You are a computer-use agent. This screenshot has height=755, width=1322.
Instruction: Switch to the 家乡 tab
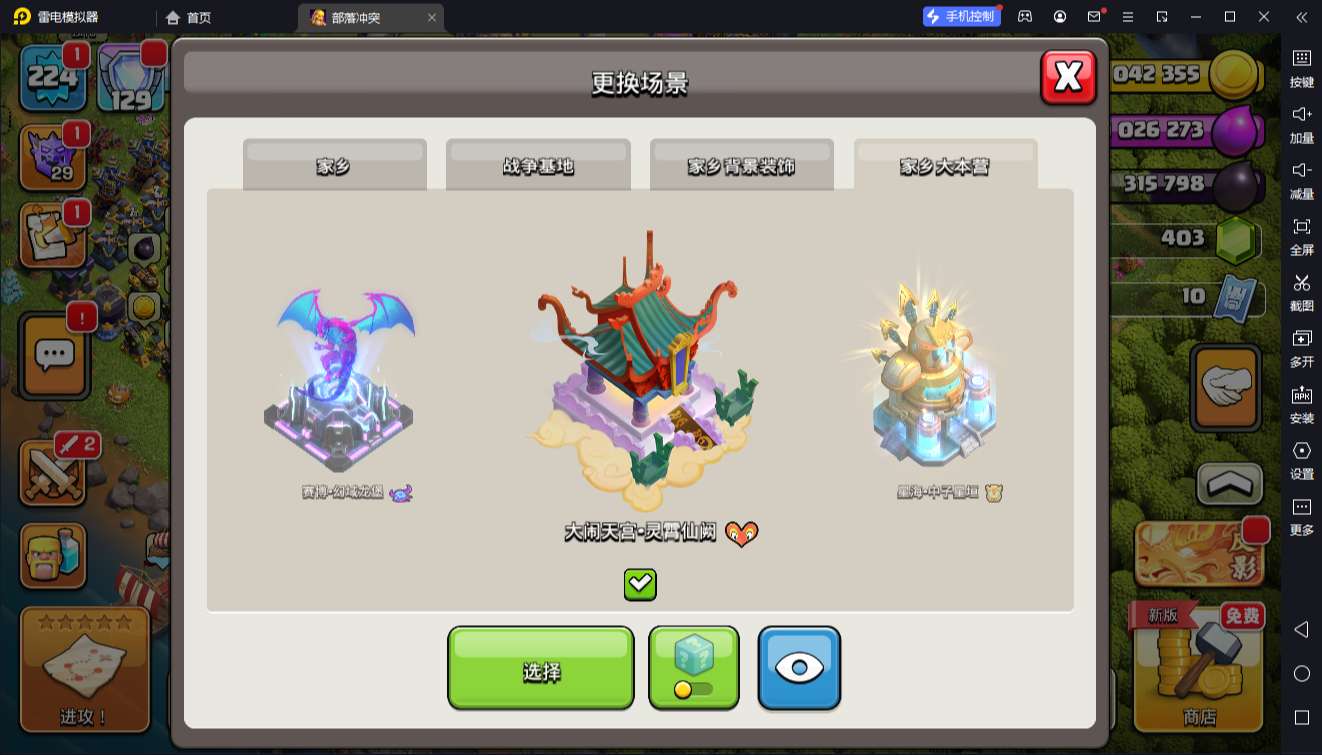[x=334, y=165]
